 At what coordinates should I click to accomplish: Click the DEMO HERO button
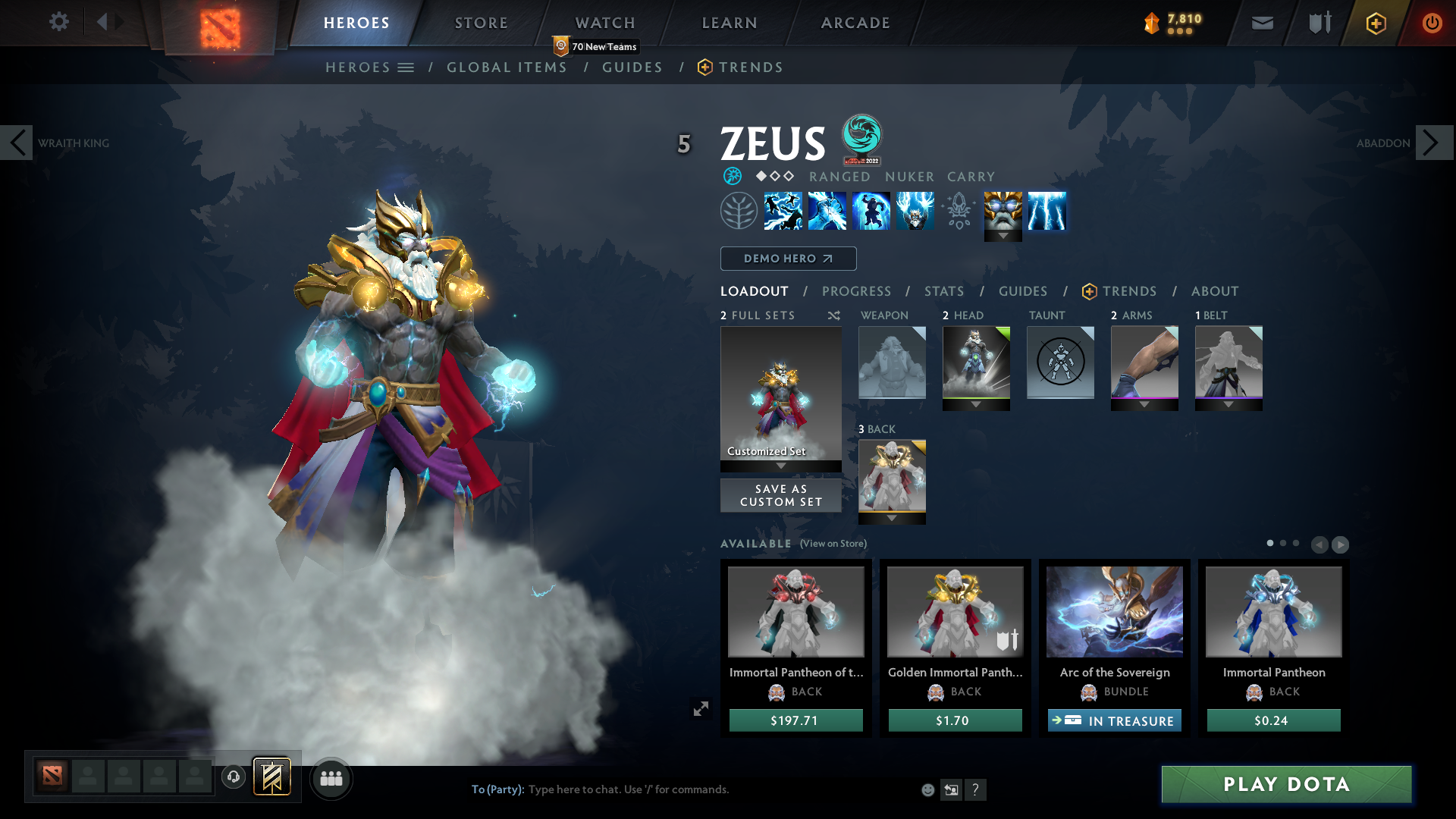point(788,259)
